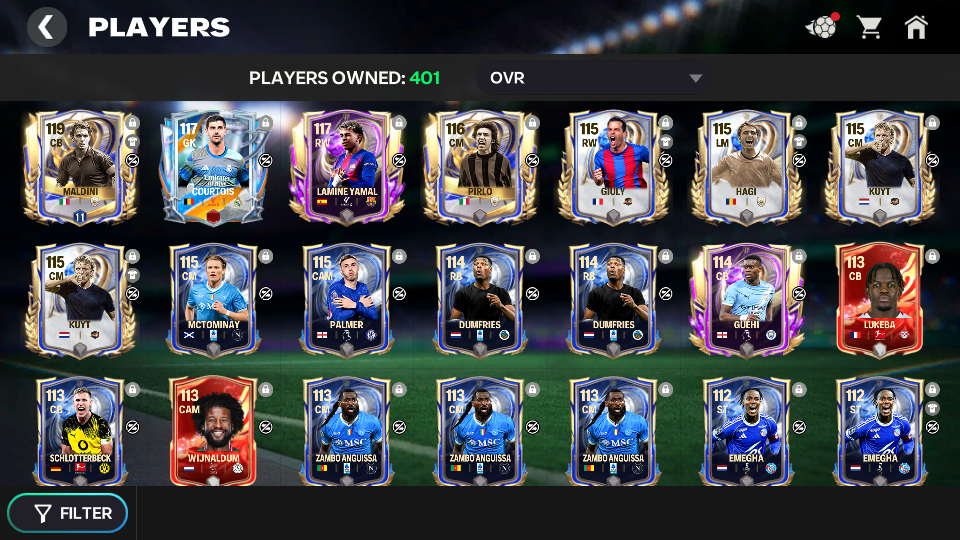Select the 114 CB Guehi card
This screenshot has height=540, width=960.
[x=745, y=300]
